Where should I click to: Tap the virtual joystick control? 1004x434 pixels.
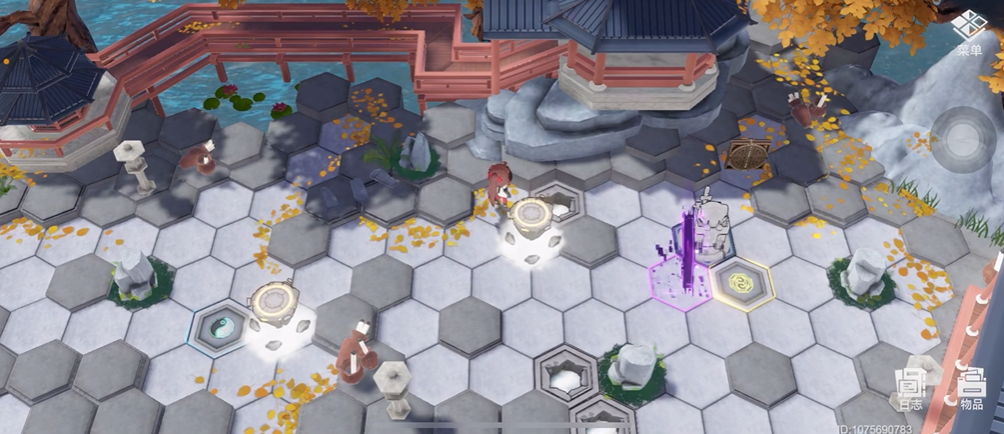coord(964,139)
